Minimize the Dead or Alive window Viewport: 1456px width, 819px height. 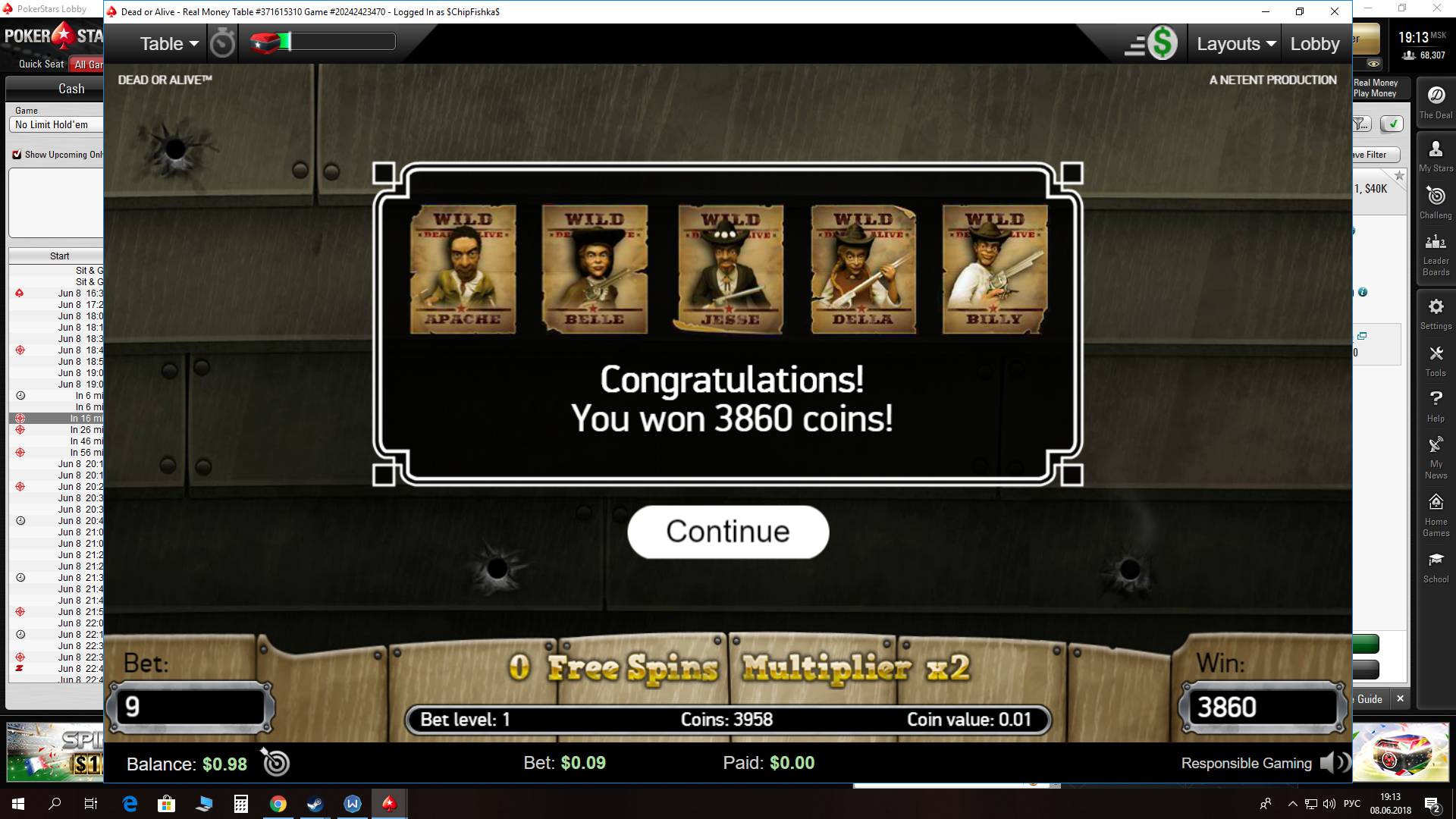(x=1265, y=11)
